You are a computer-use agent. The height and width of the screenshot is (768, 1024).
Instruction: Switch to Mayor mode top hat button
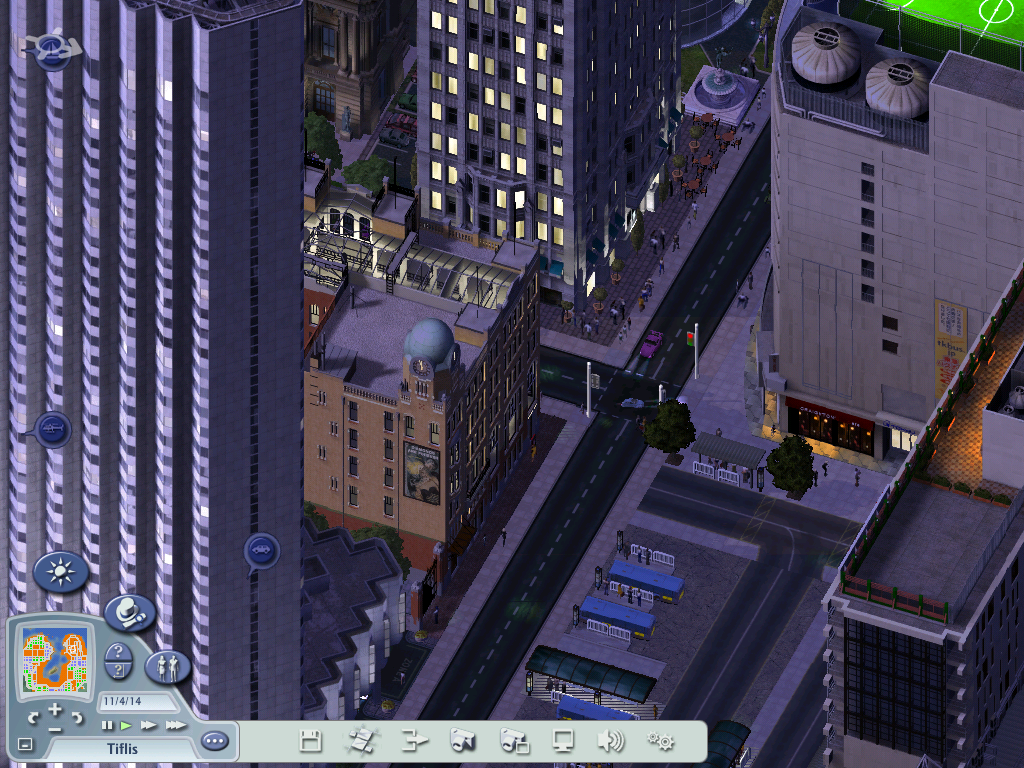[x=129, y=611]
